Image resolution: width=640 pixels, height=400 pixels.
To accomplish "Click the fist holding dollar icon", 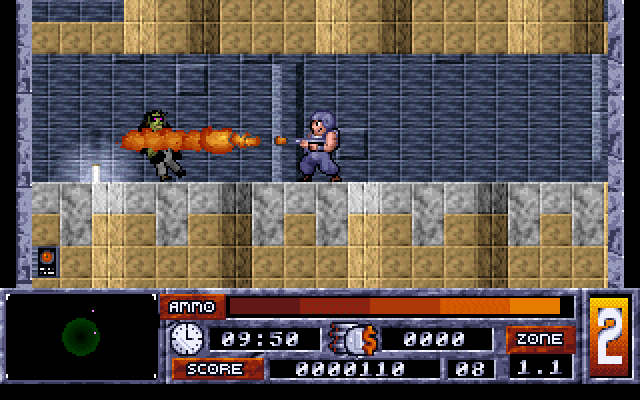I will (x=352, y=338).
